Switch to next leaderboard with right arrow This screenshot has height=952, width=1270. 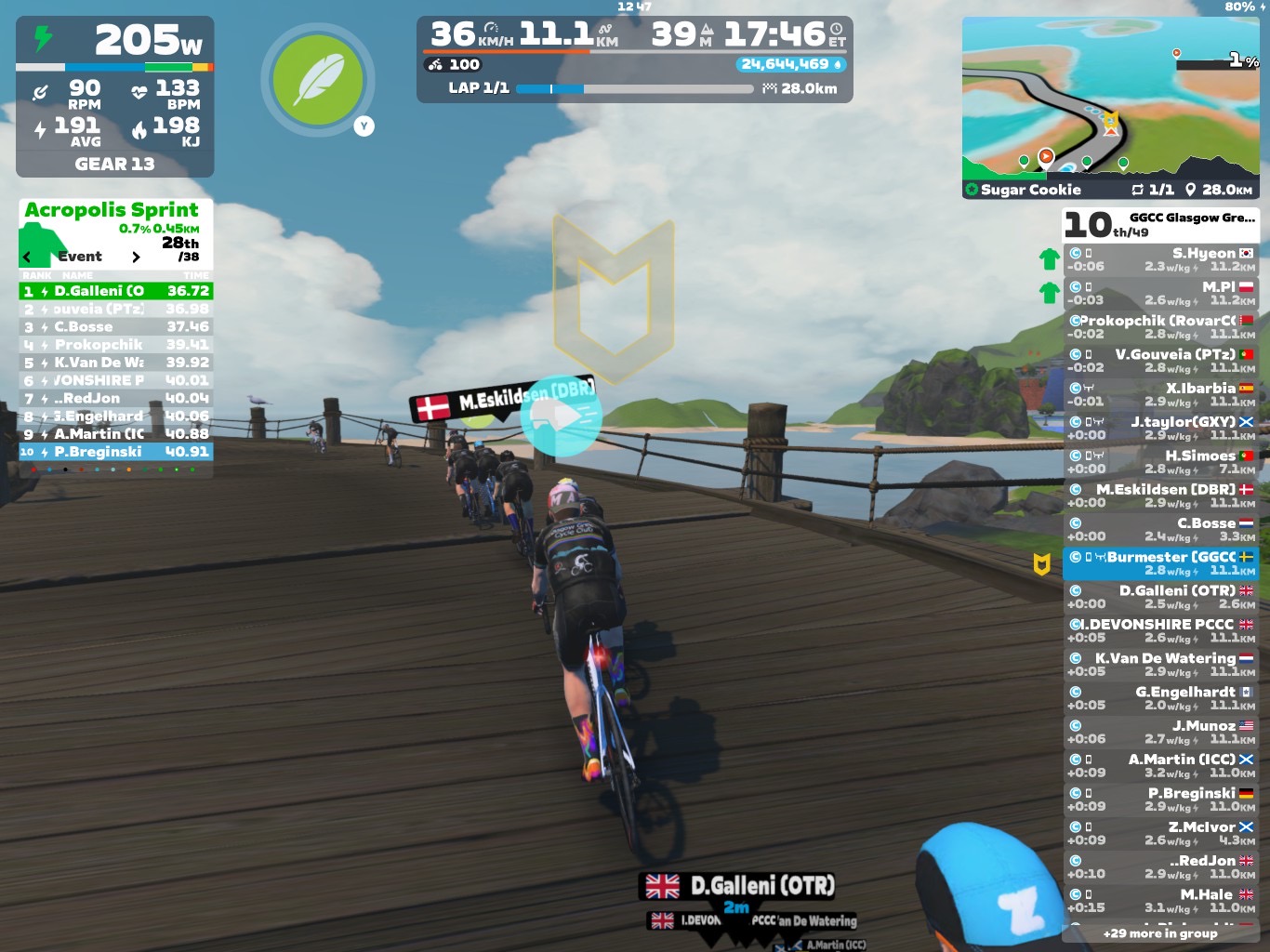tap(136, 258)
